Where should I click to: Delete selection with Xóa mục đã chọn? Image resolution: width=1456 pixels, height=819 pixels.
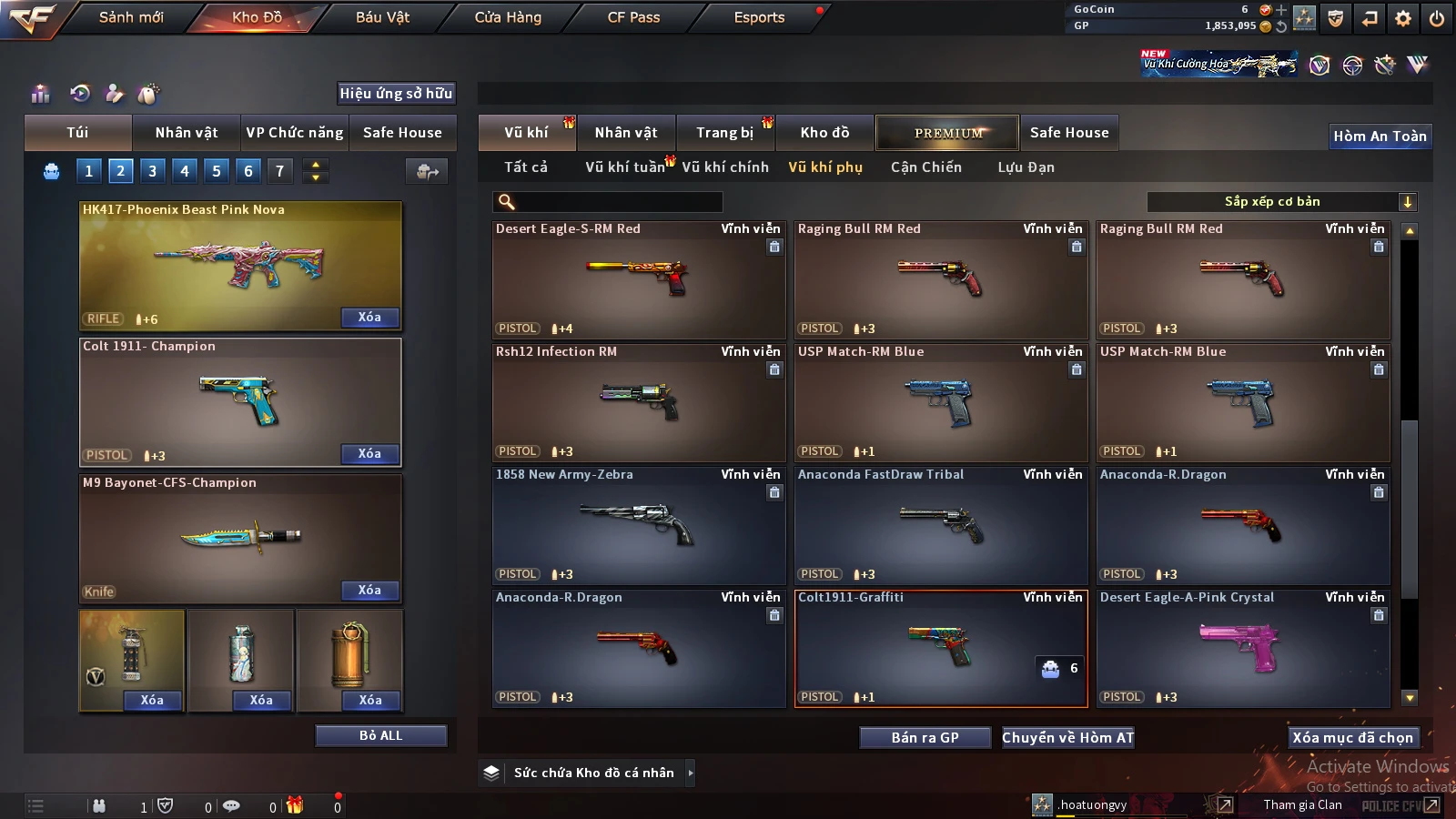point(1352,738)
